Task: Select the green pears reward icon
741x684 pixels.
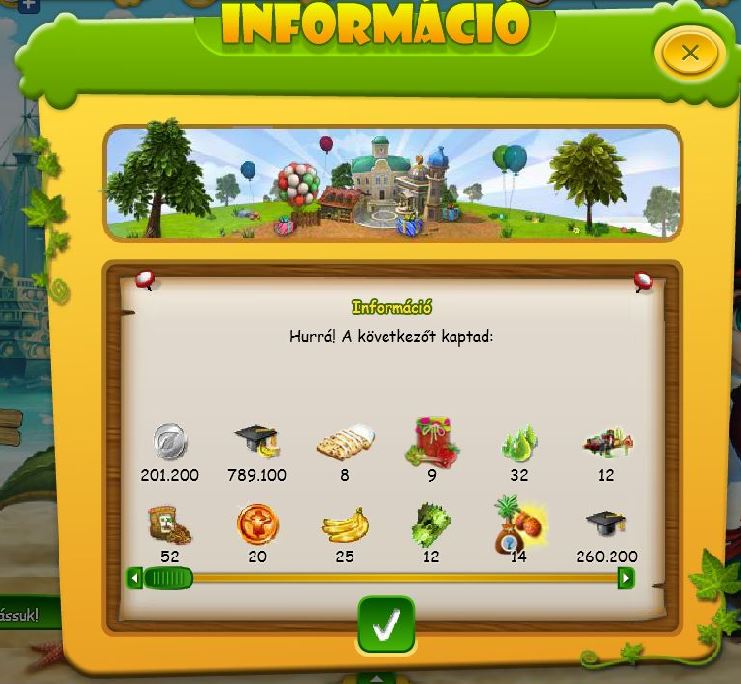Action: 518,441
